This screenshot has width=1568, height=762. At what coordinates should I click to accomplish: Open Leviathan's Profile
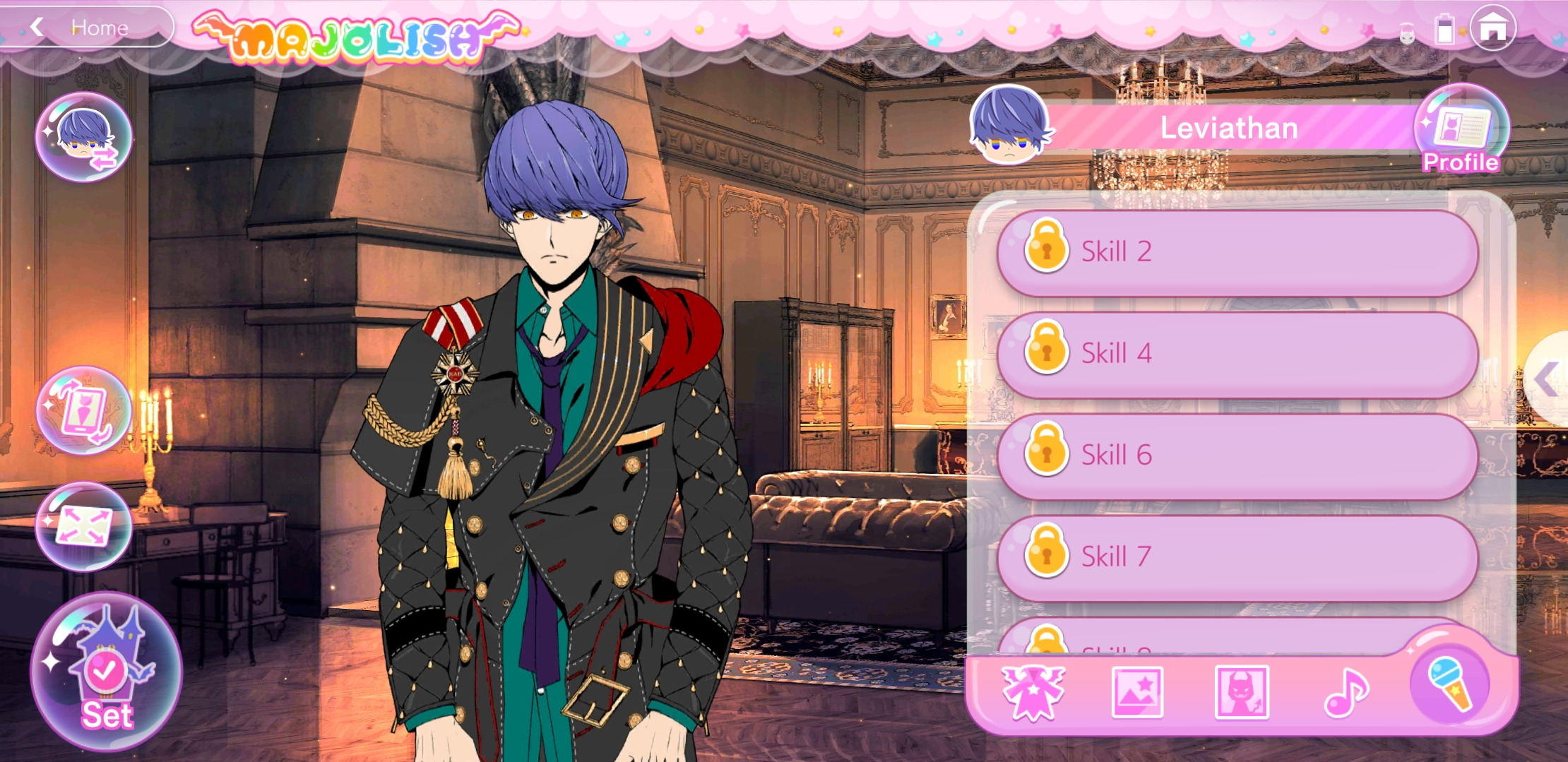click(x=1461, y=132)
